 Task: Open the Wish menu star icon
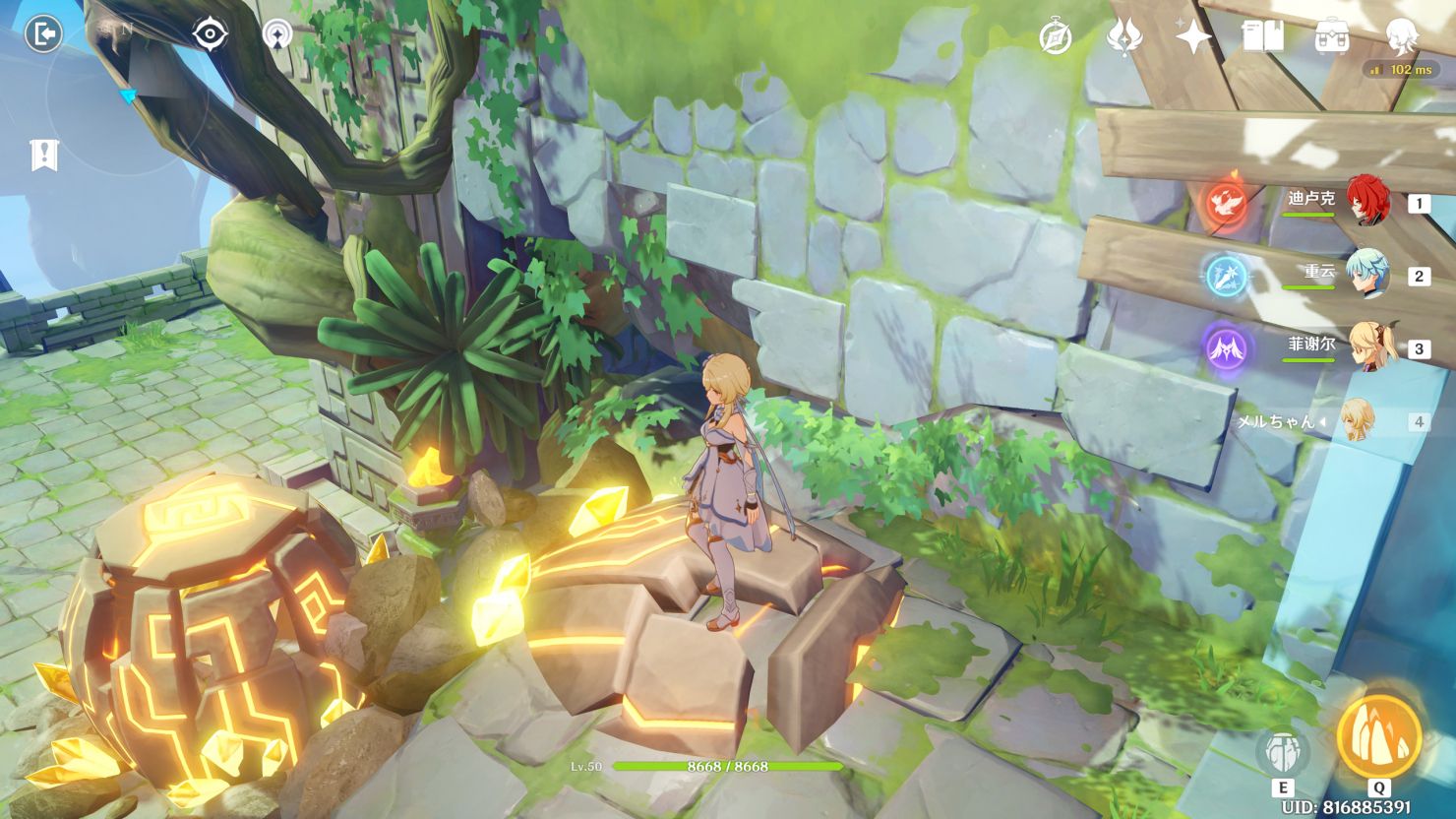click(1192, 35)
